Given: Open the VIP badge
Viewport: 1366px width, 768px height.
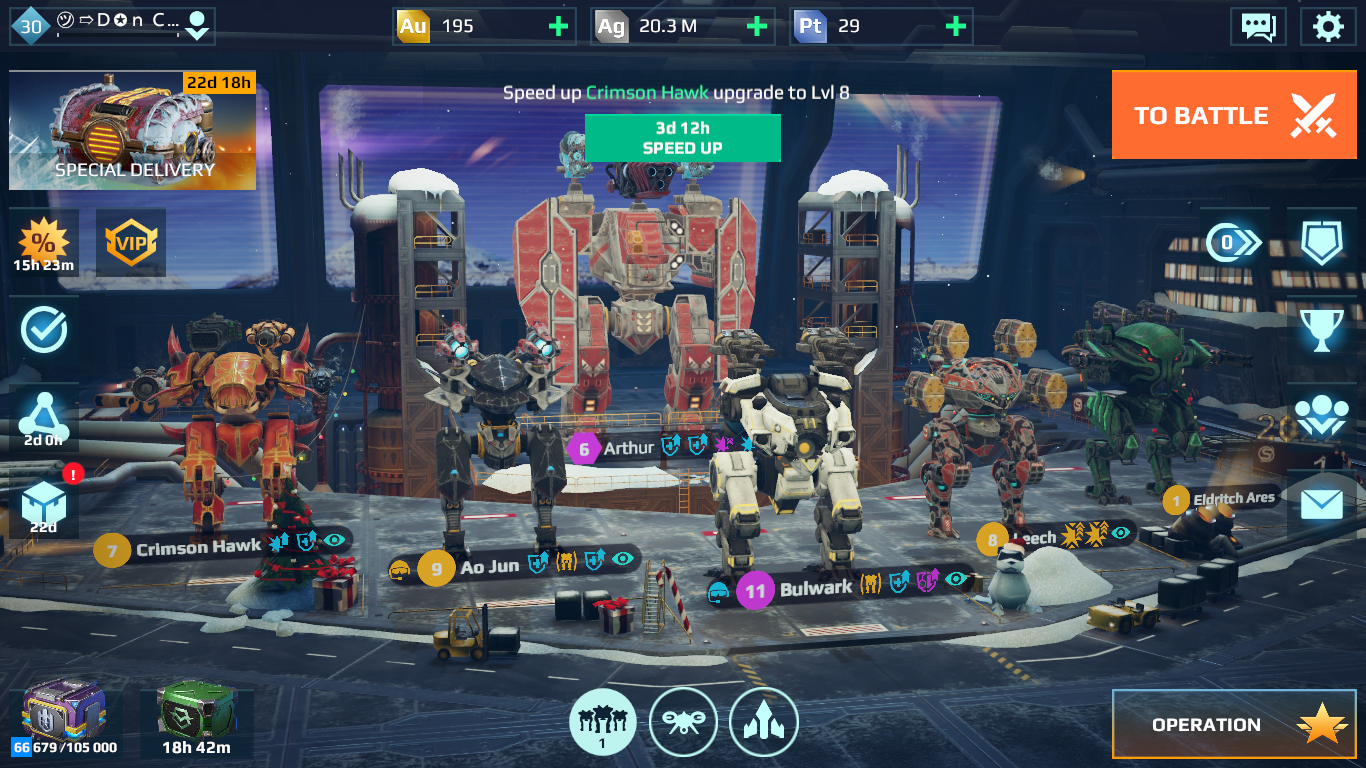Looking at the screenshot, I should (131, 242).
